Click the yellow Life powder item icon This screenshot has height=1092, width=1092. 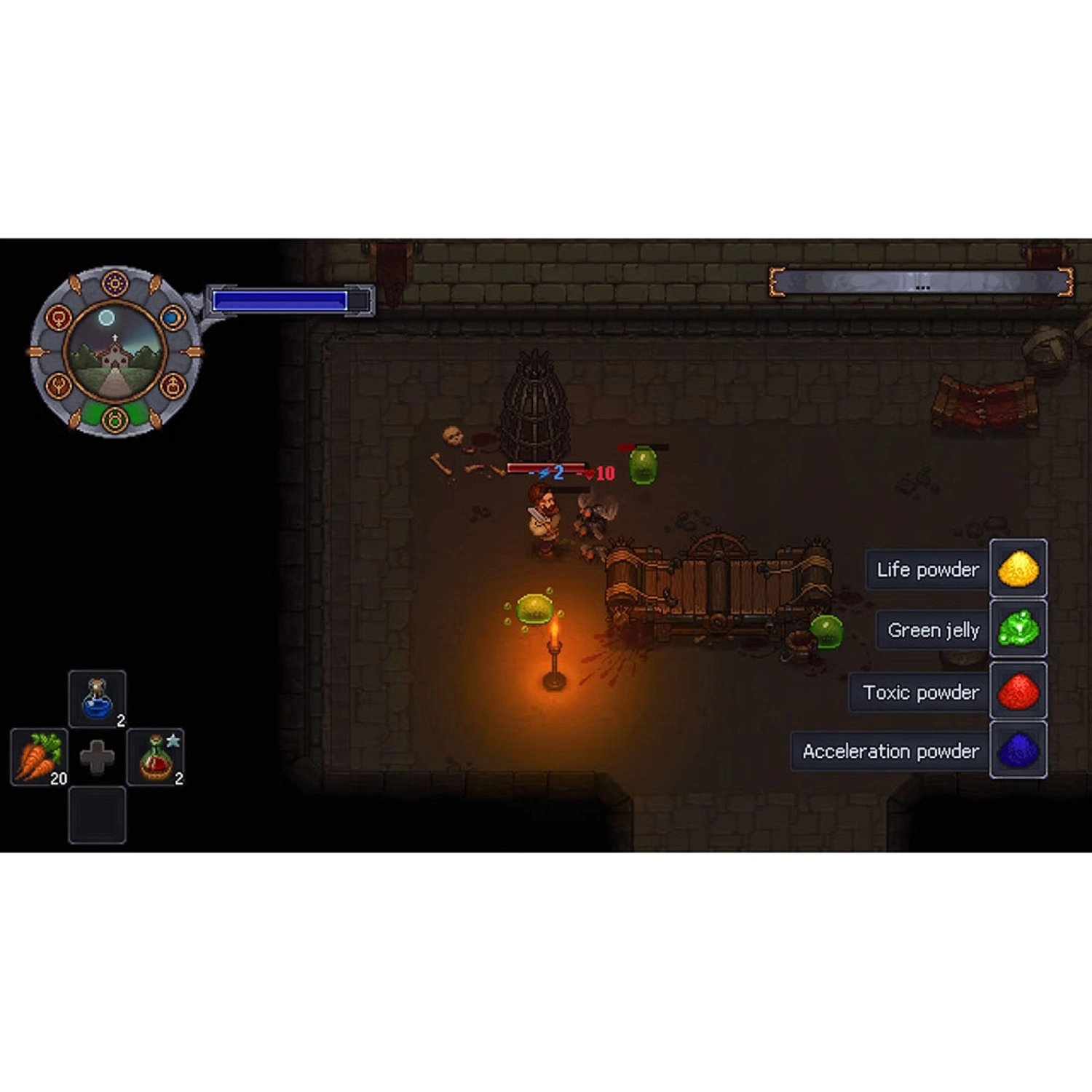(x=1018, y=570)
